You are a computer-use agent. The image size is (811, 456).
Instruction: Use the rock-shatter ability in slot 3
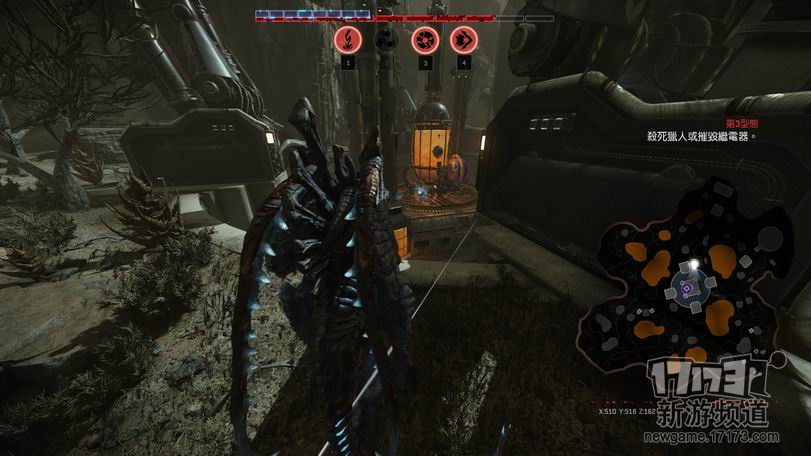tap(424, 39)
